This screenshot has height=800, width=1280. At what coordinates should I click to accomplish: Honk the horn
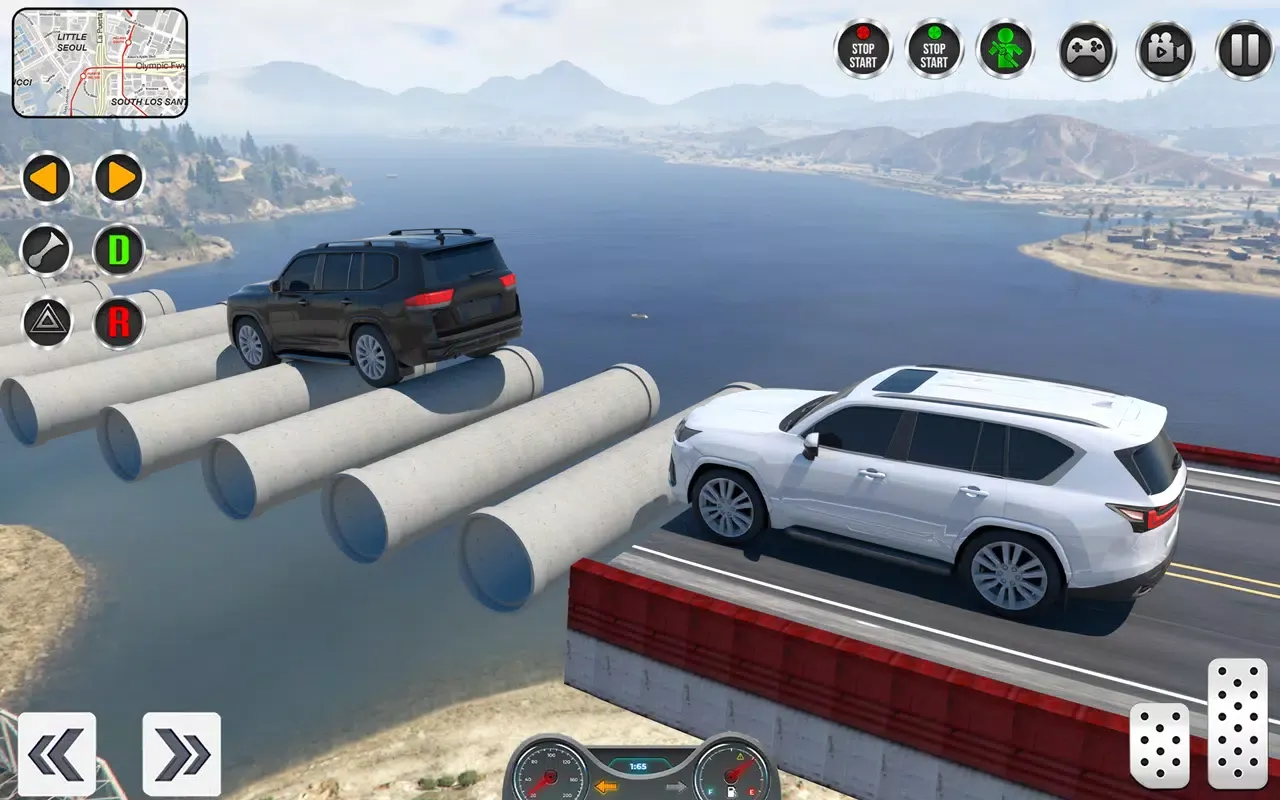pyautogui.click(x=47, y=251)
